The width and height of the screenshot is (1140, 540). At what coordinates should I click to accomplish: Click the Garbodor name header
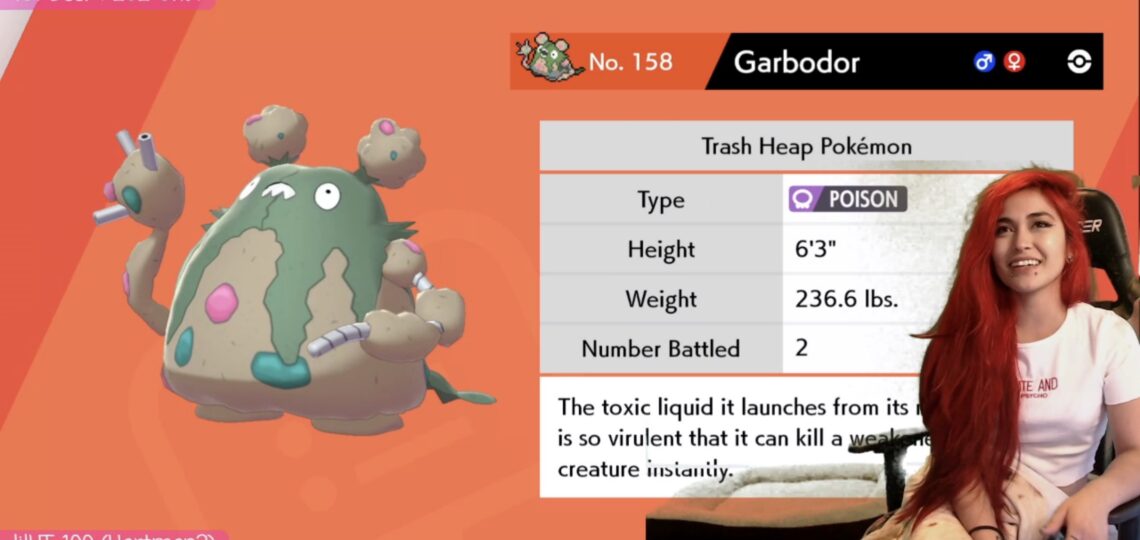point(796,62)
